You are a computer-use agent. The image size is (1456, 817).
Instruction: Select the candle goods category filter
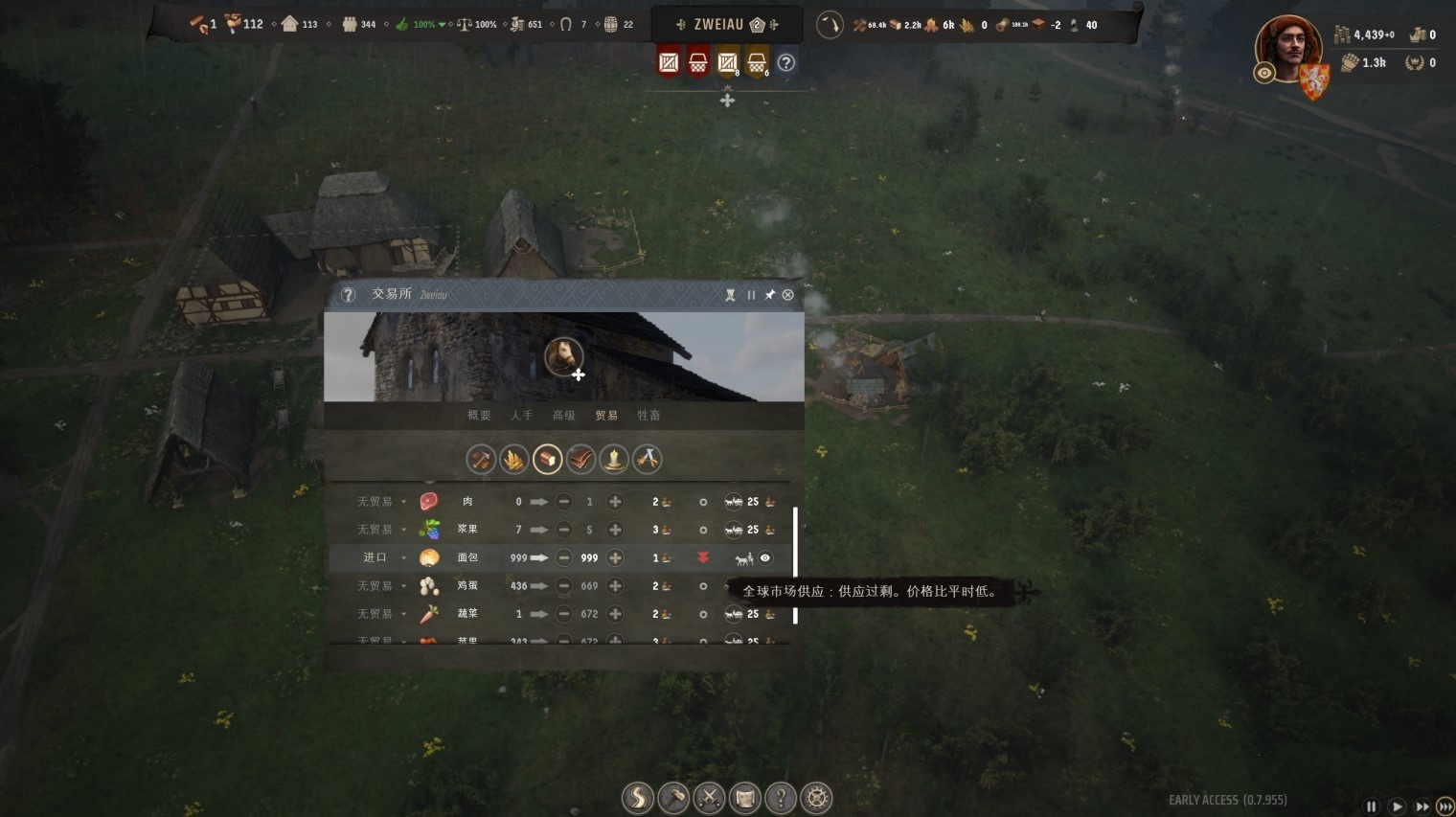[614, 460]
